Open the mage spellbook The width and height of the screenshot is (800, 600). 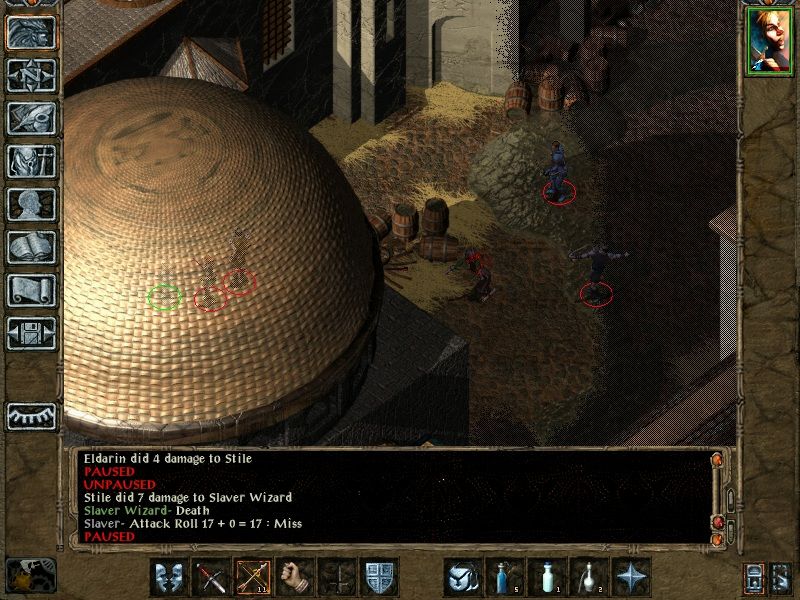[x=30, y=247]
